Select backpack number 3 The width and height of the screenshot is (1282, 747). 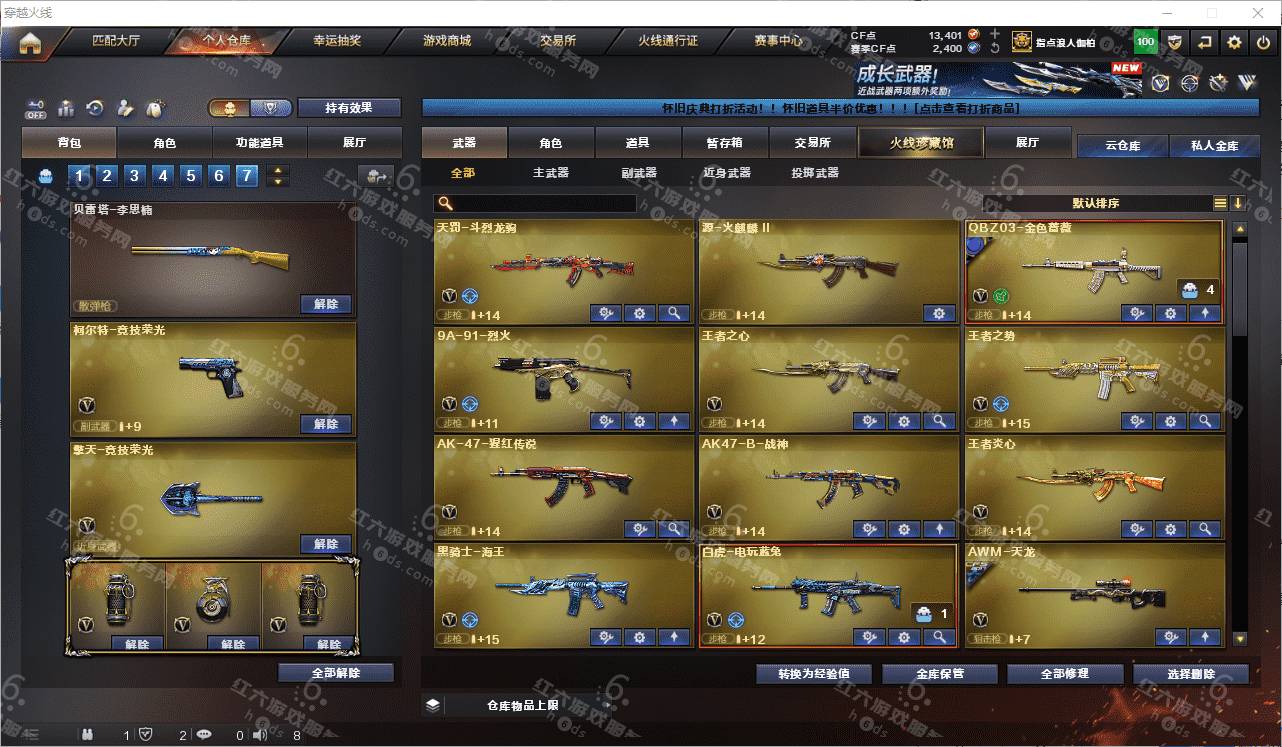tap(135, 177)
